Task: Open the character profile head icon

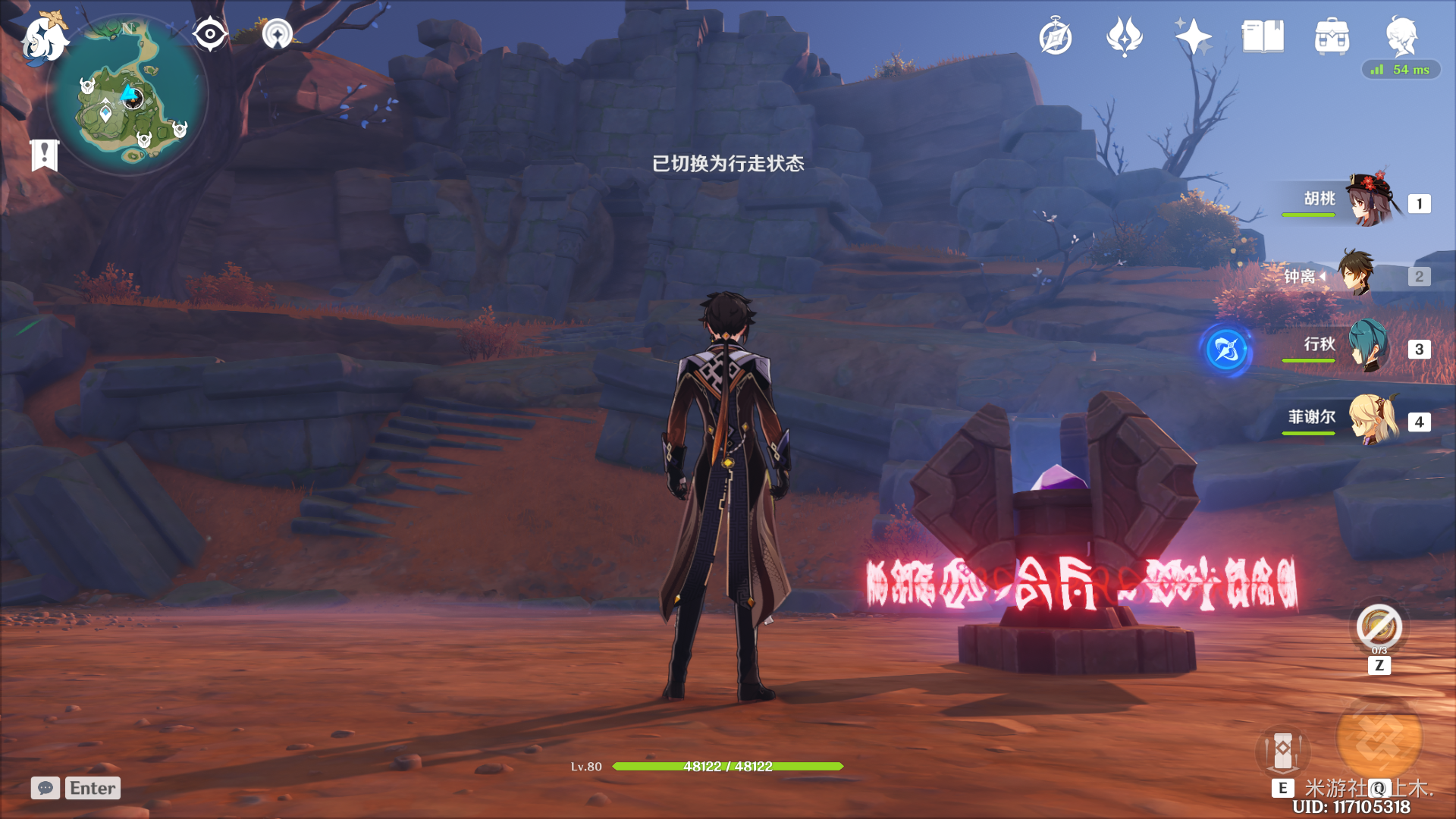Action: pyautogui.click(x=1401, y=35)
